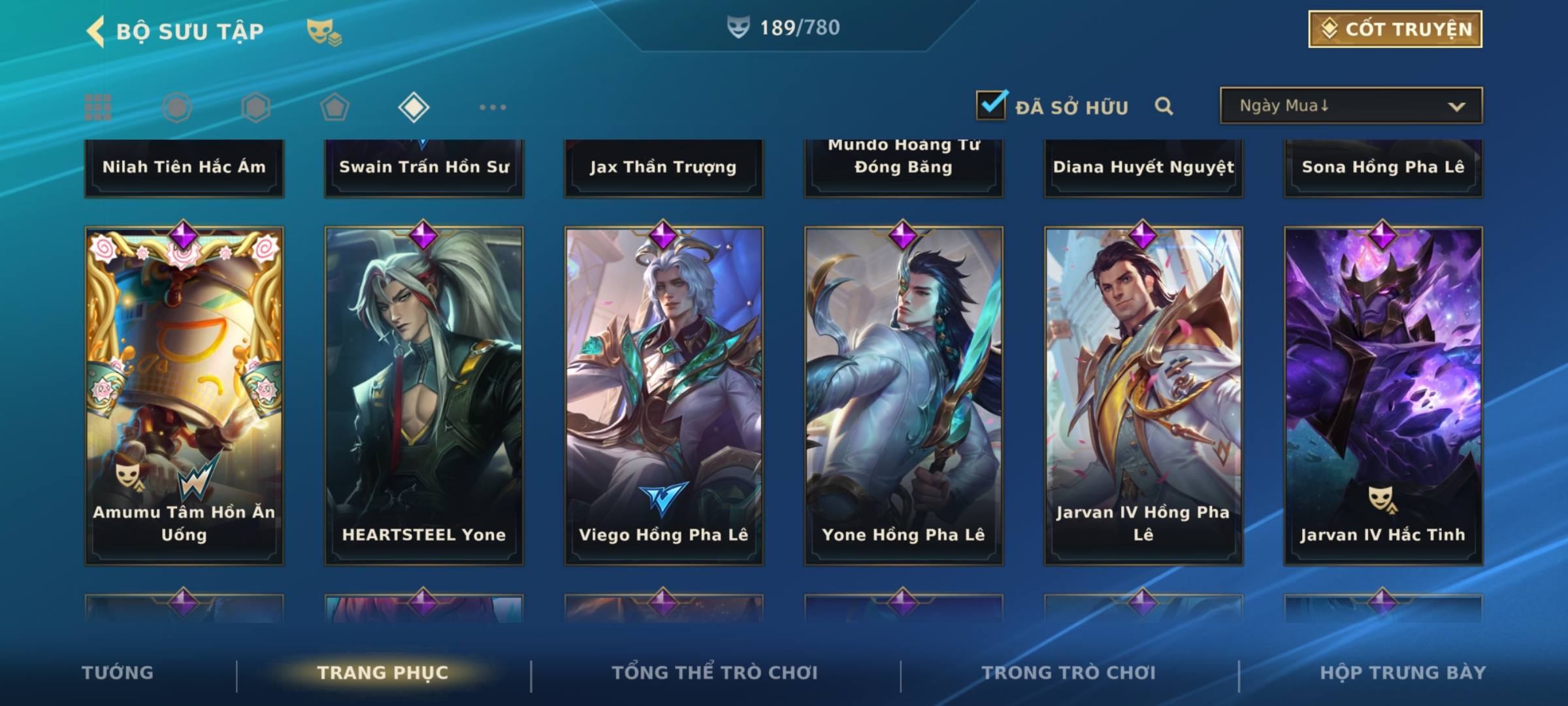1568x706 pixels.
Task: Open the skin search magnifier
Action: coord(1164,106)
